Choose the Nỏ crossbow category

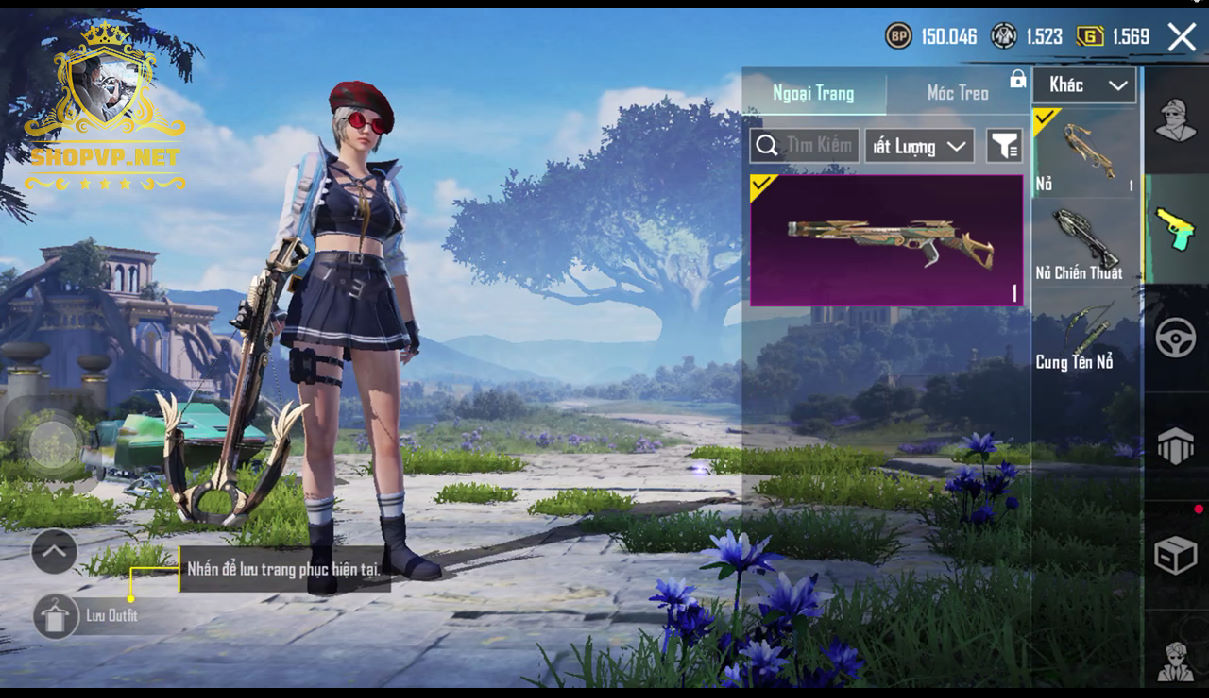1086,152
